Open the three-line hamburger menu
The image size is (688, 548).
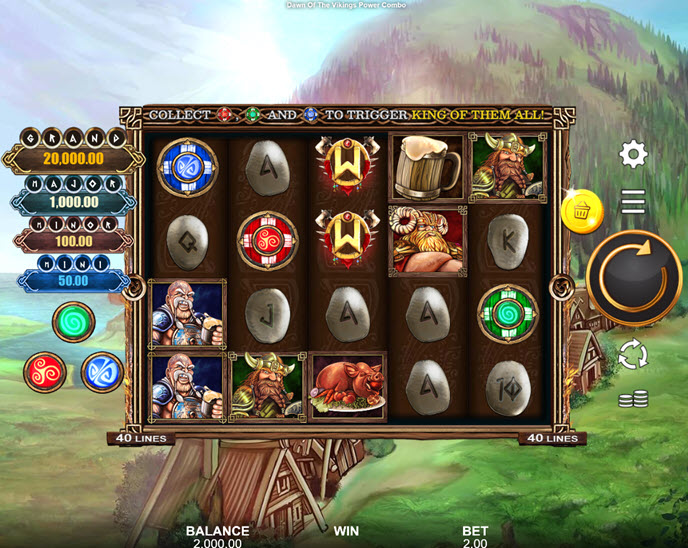pyautogui.click(x=633, y=203)
